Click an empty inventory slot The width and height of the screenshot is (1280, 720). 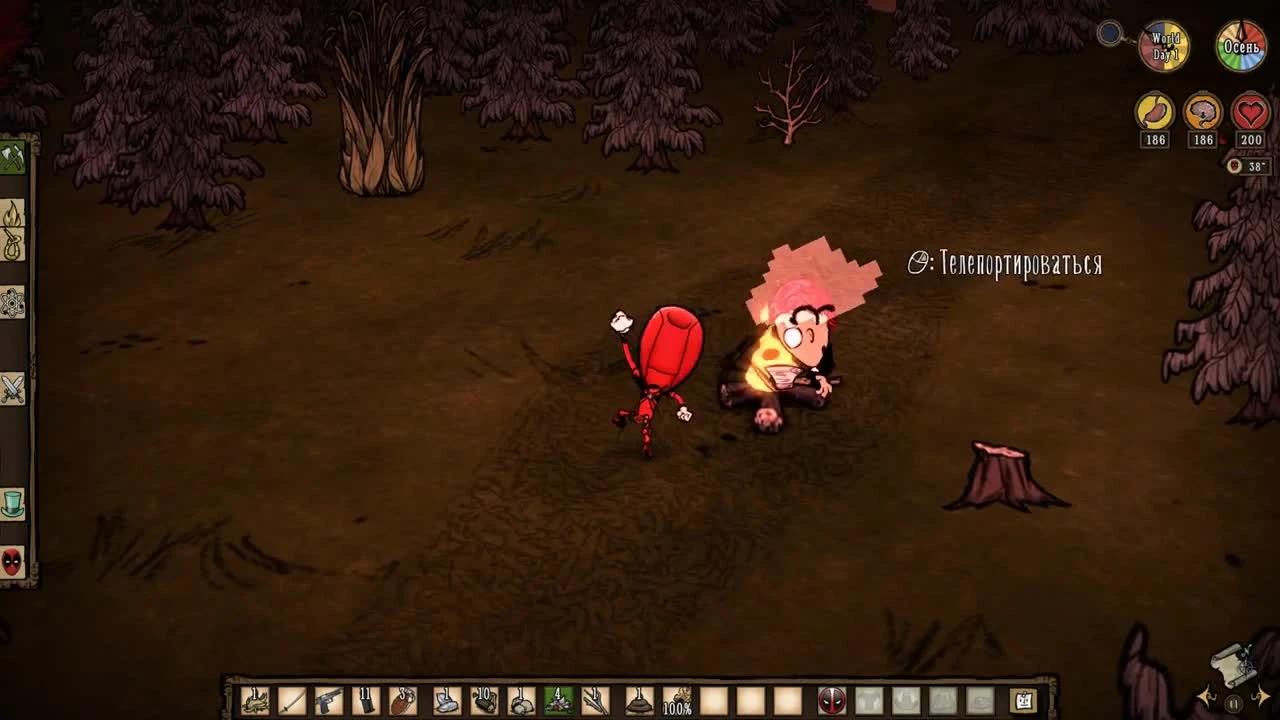716,700
